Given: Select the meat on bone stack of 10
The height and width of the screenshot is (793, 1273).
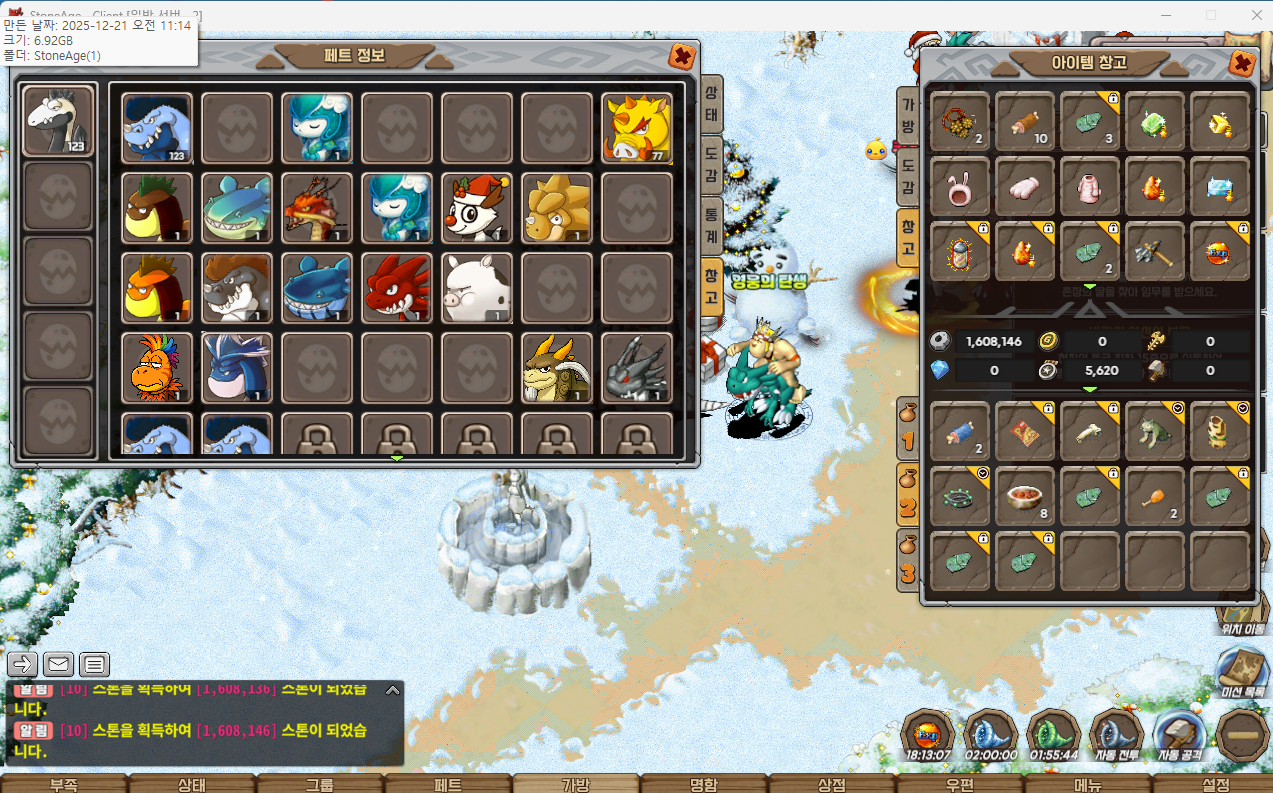Looking at the screenshot, I should pos(1025,123).
